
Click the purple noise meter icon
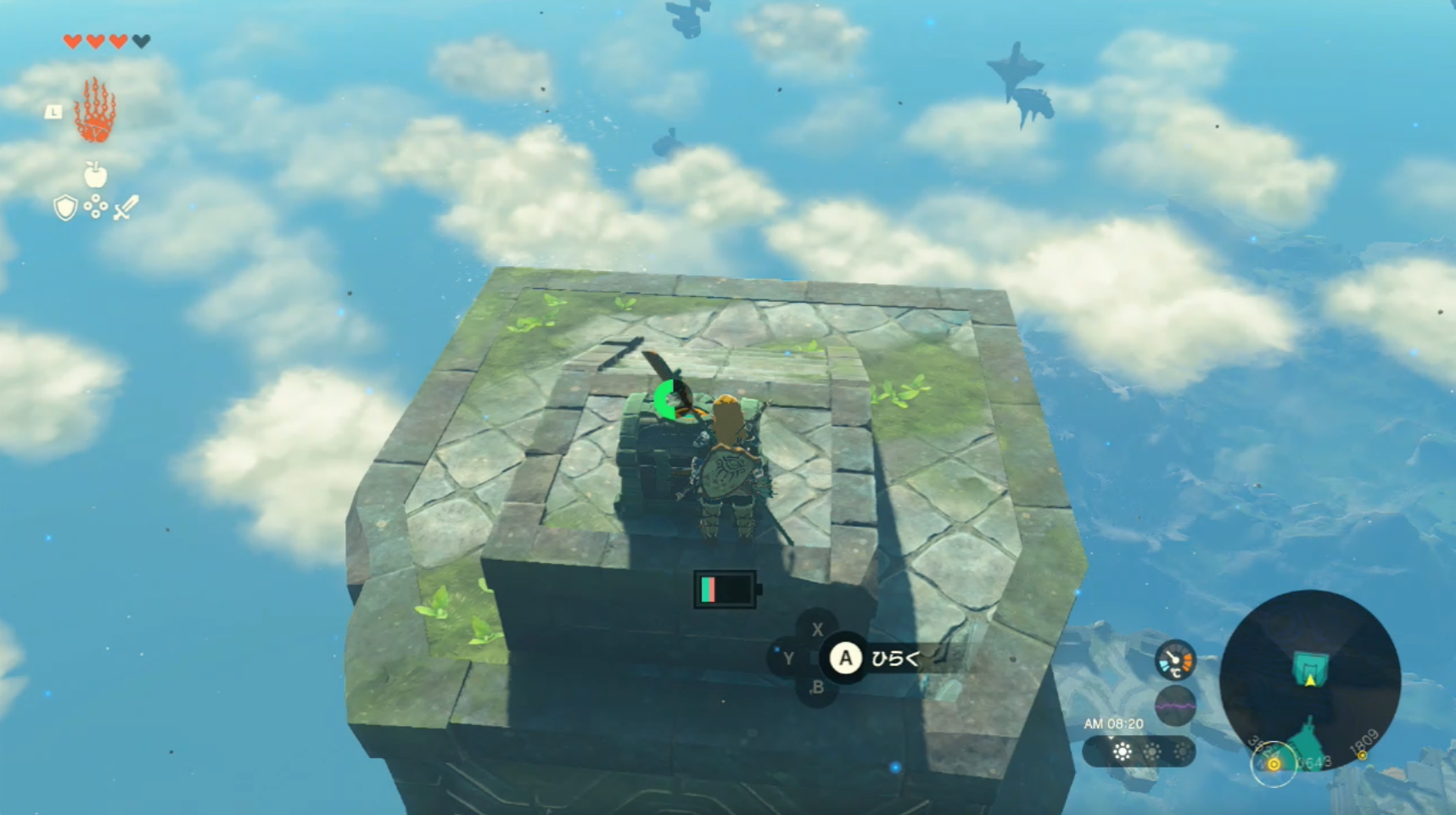tap(1176, 706)
